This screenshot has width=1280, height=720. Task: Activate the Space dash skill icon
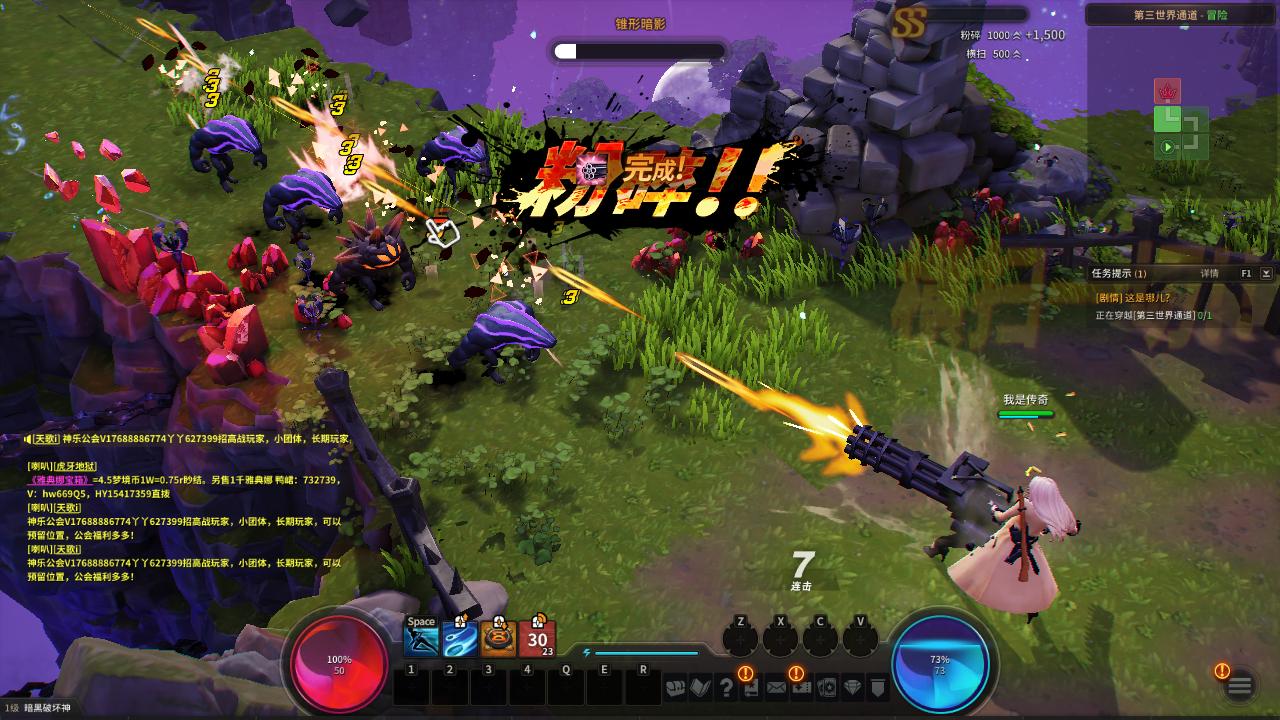tap(422, 637)
